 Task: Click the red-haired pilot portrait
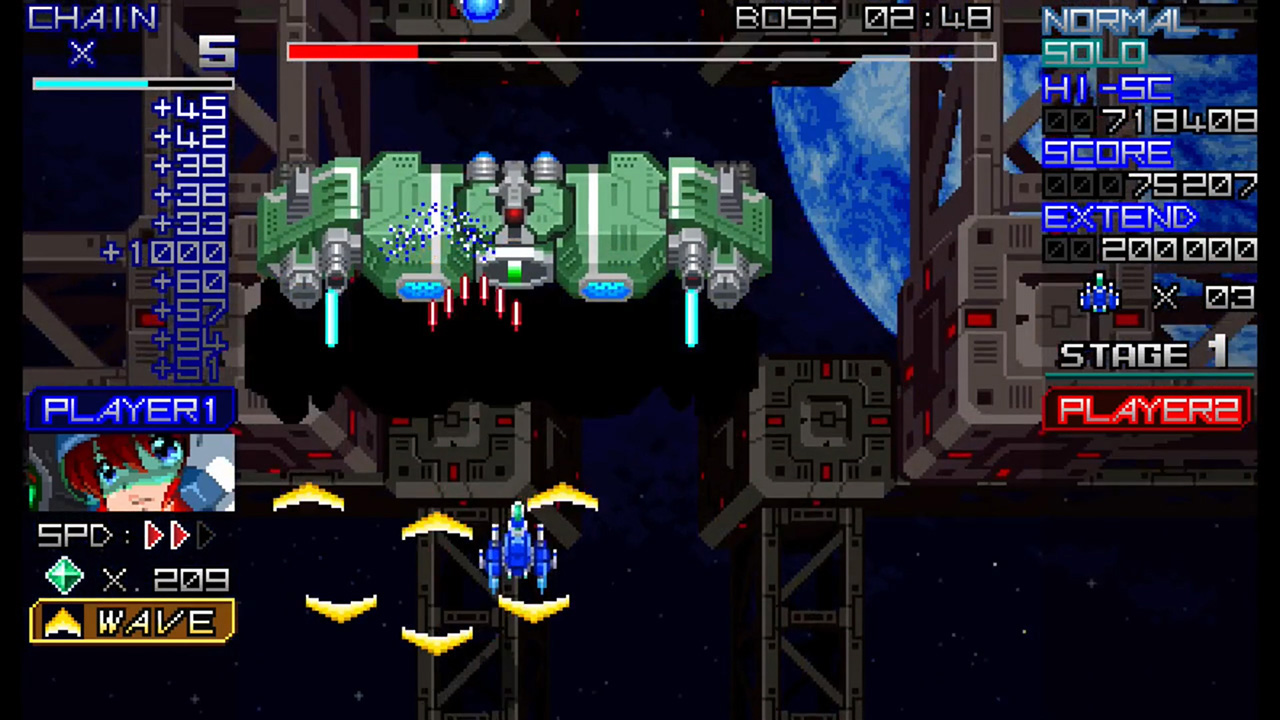[x=131, y=472]
